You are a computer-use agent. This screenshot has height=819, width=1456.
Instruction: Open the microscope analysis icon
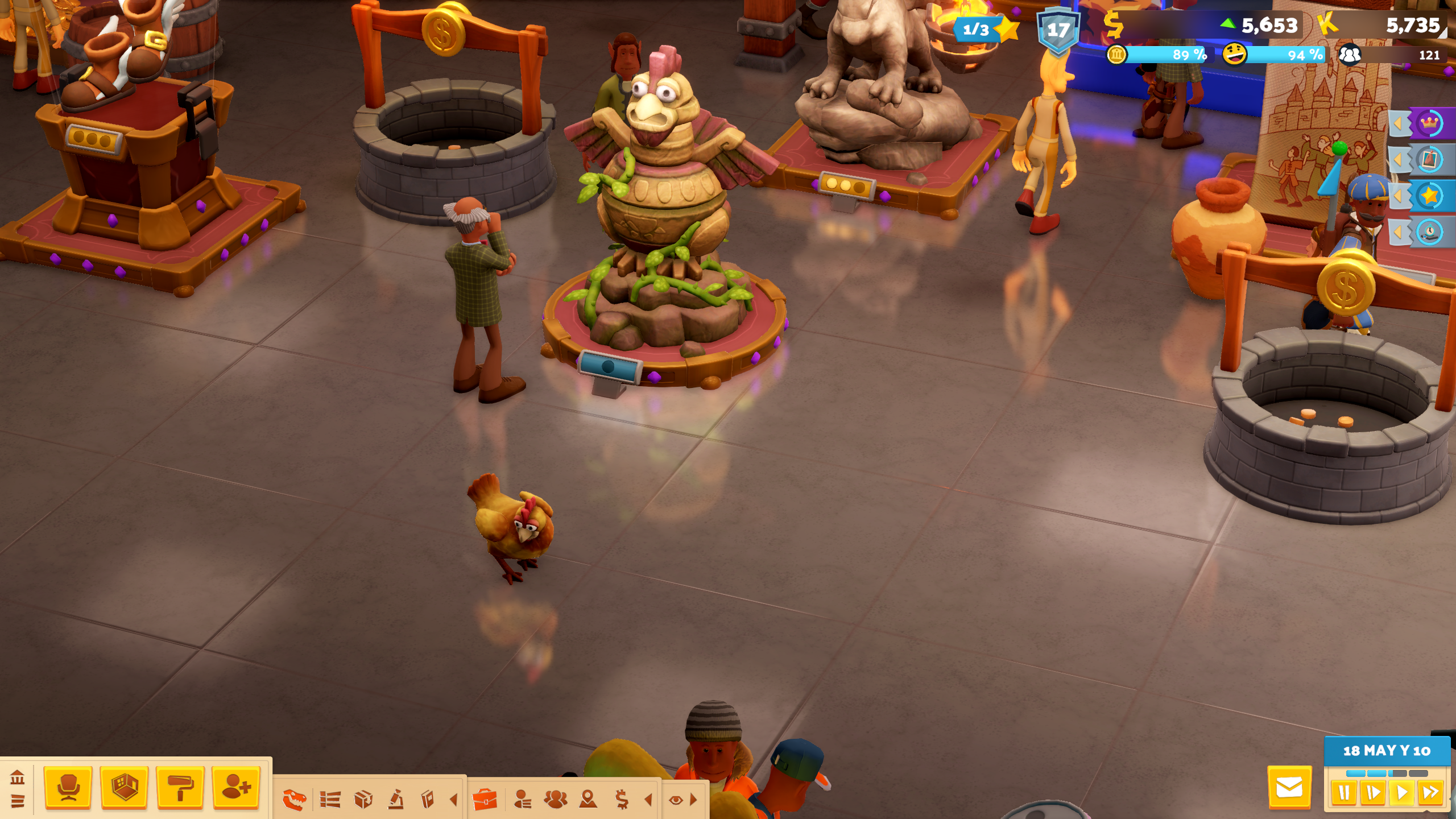click(396, 800)
